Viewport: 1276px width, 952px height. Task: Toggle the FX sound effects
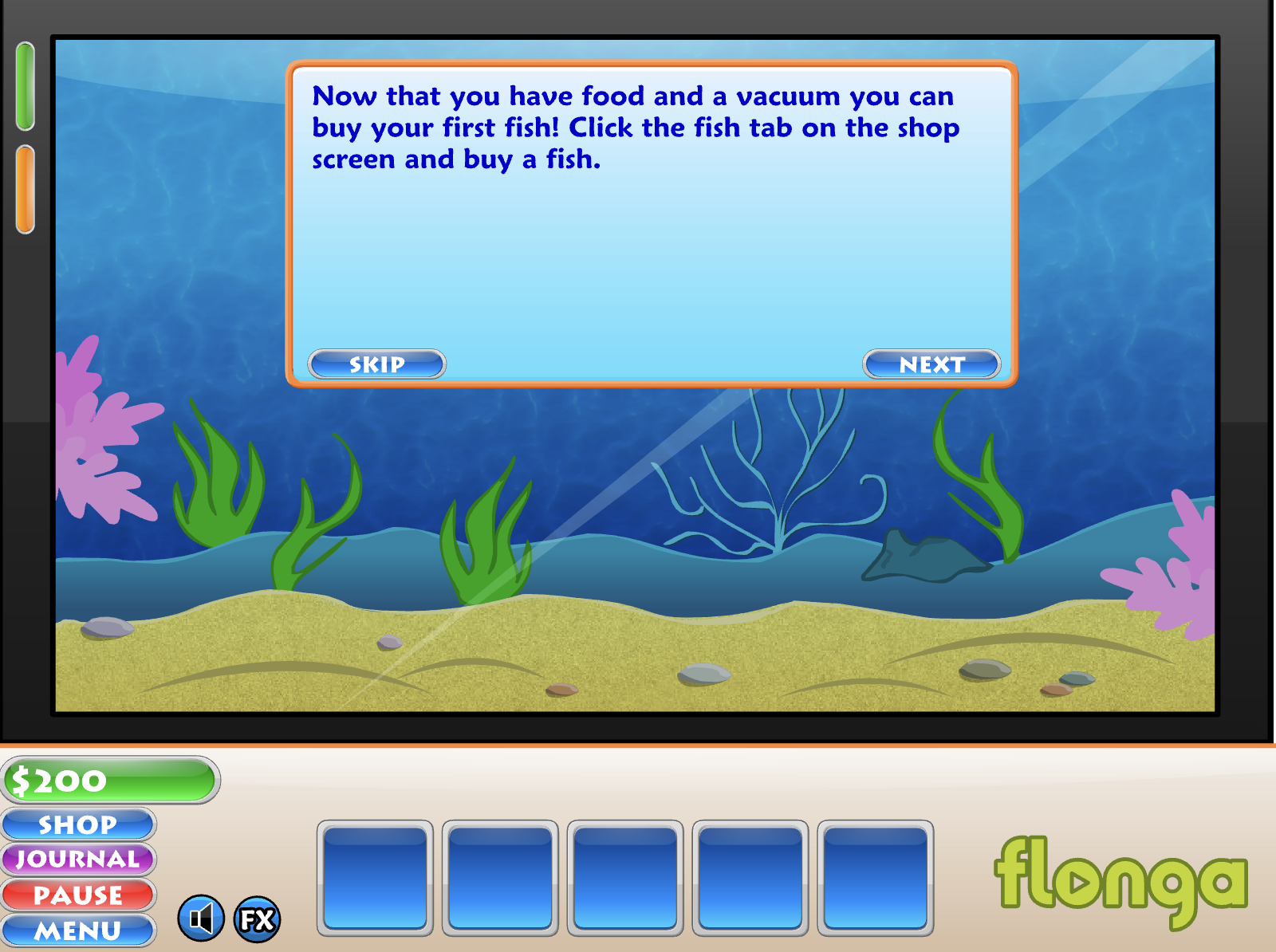click(x=257, y=919)
